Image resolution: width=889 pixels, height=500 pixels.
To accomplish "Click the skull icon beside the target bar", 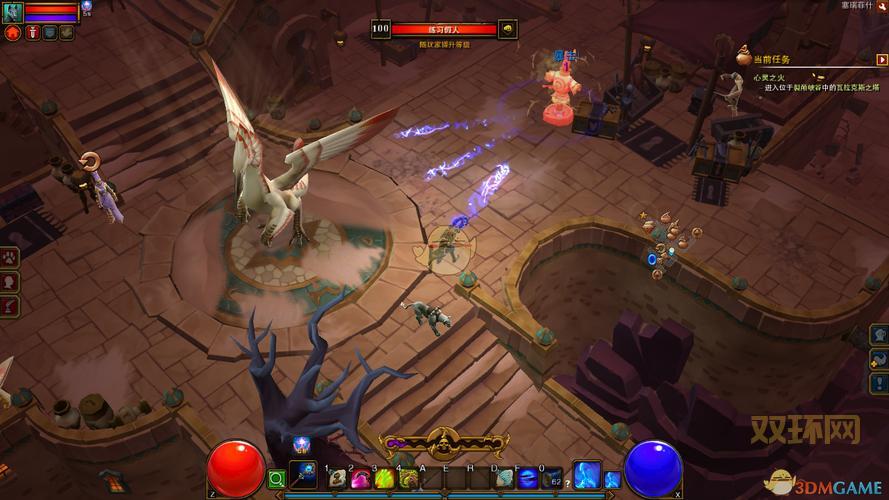I will [508, 29].
